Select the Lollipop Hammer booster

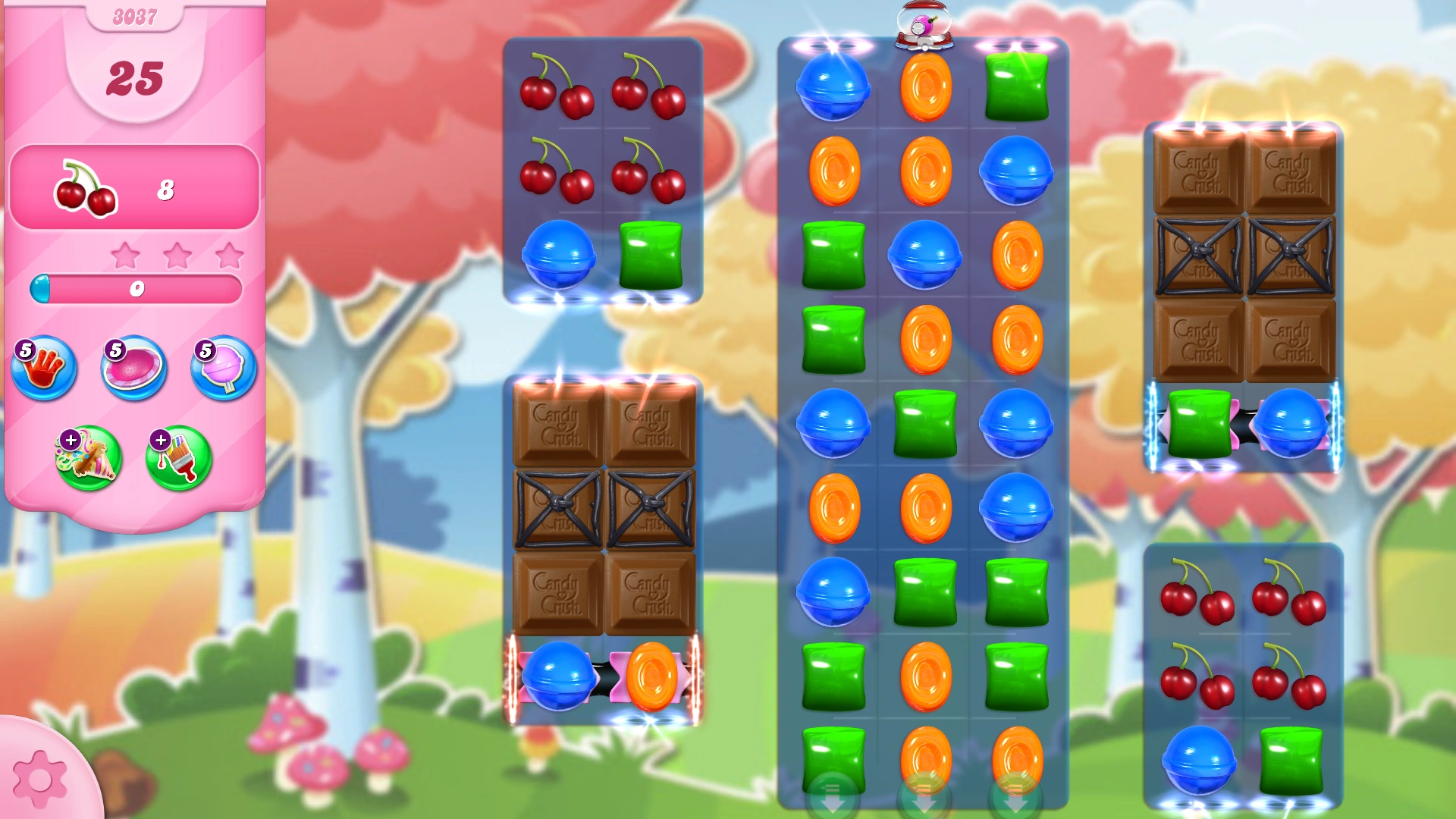pos(223,369)
